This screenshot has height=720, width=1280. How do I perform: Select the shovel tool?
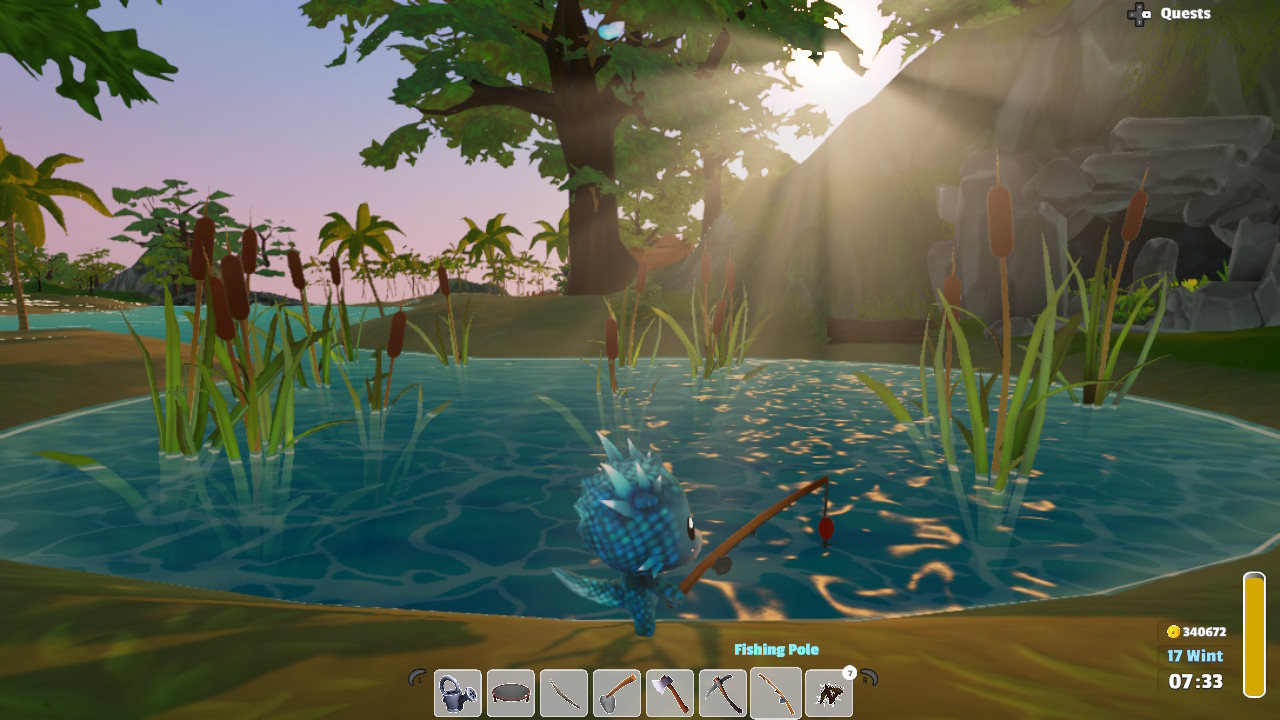click(x=616, y=692)
